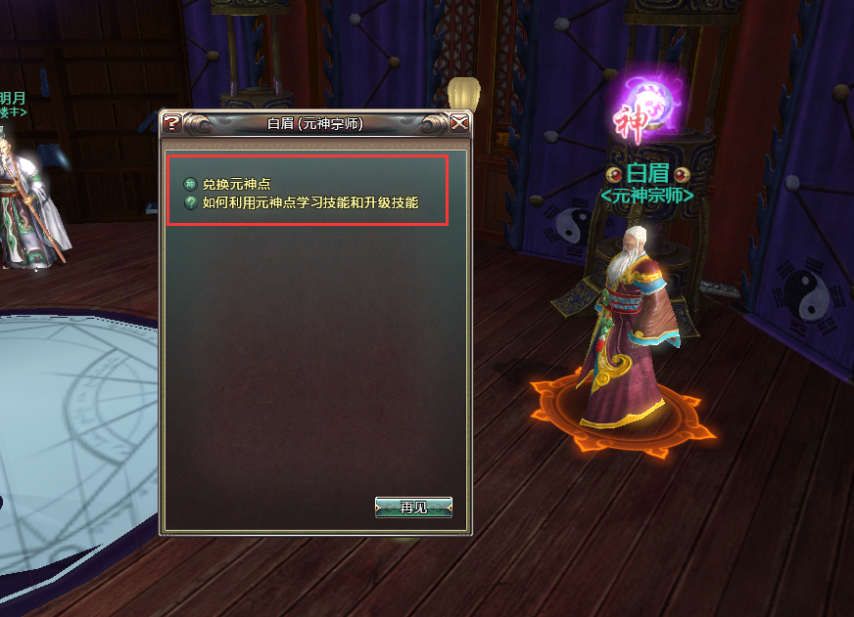Close the 白眉 dialogue window
Image resolution: width=854 pixels, height=617 pixels.
tap(459, 123)
